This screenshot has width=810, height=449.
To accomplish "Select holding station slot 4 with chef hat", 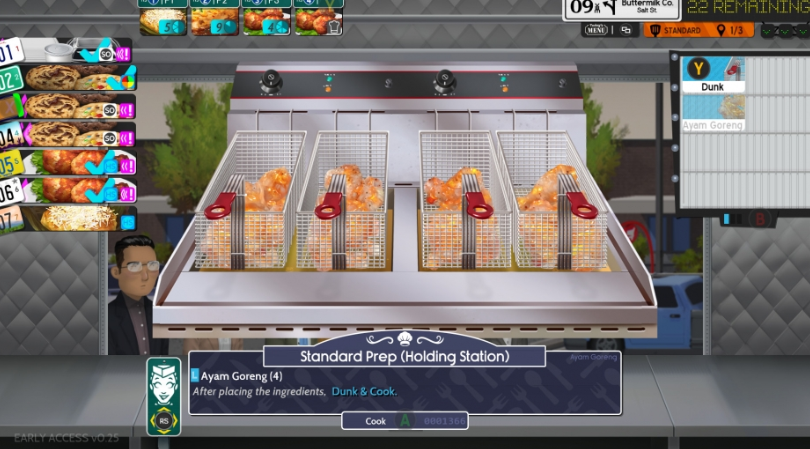I will 318,20.
